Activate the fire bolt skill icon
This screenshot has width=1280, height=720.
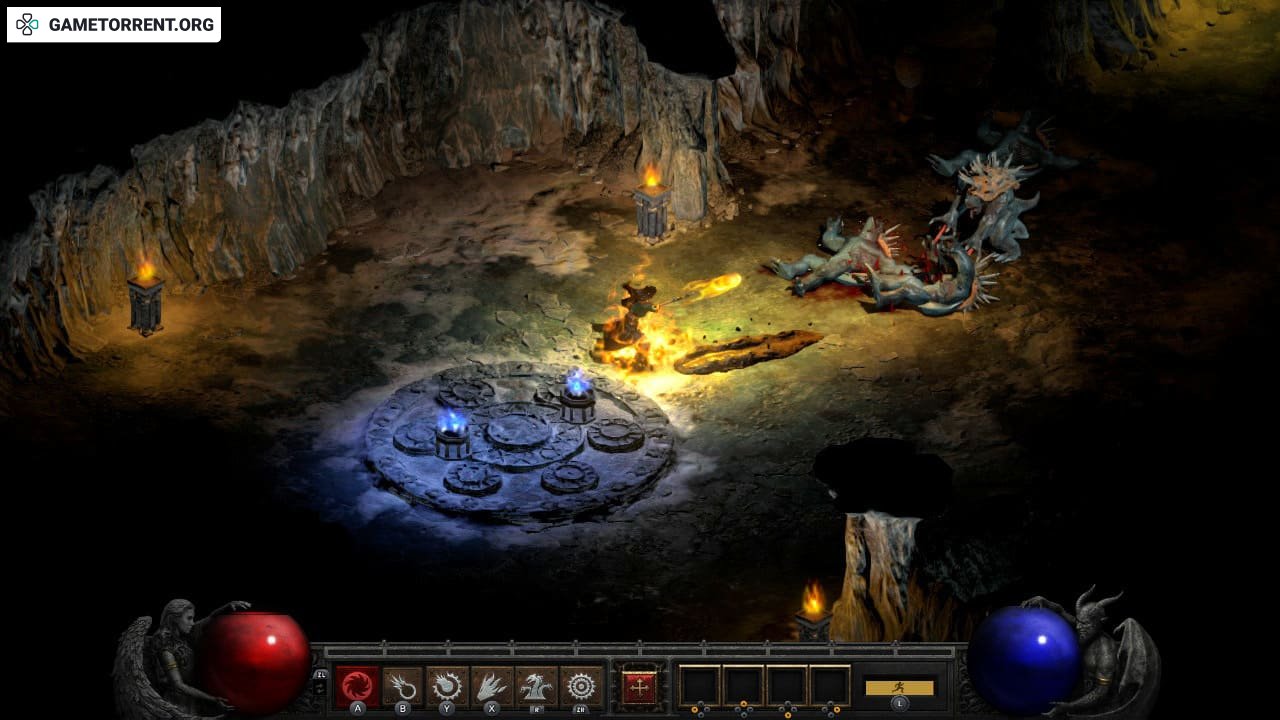(x=402, y=686)
